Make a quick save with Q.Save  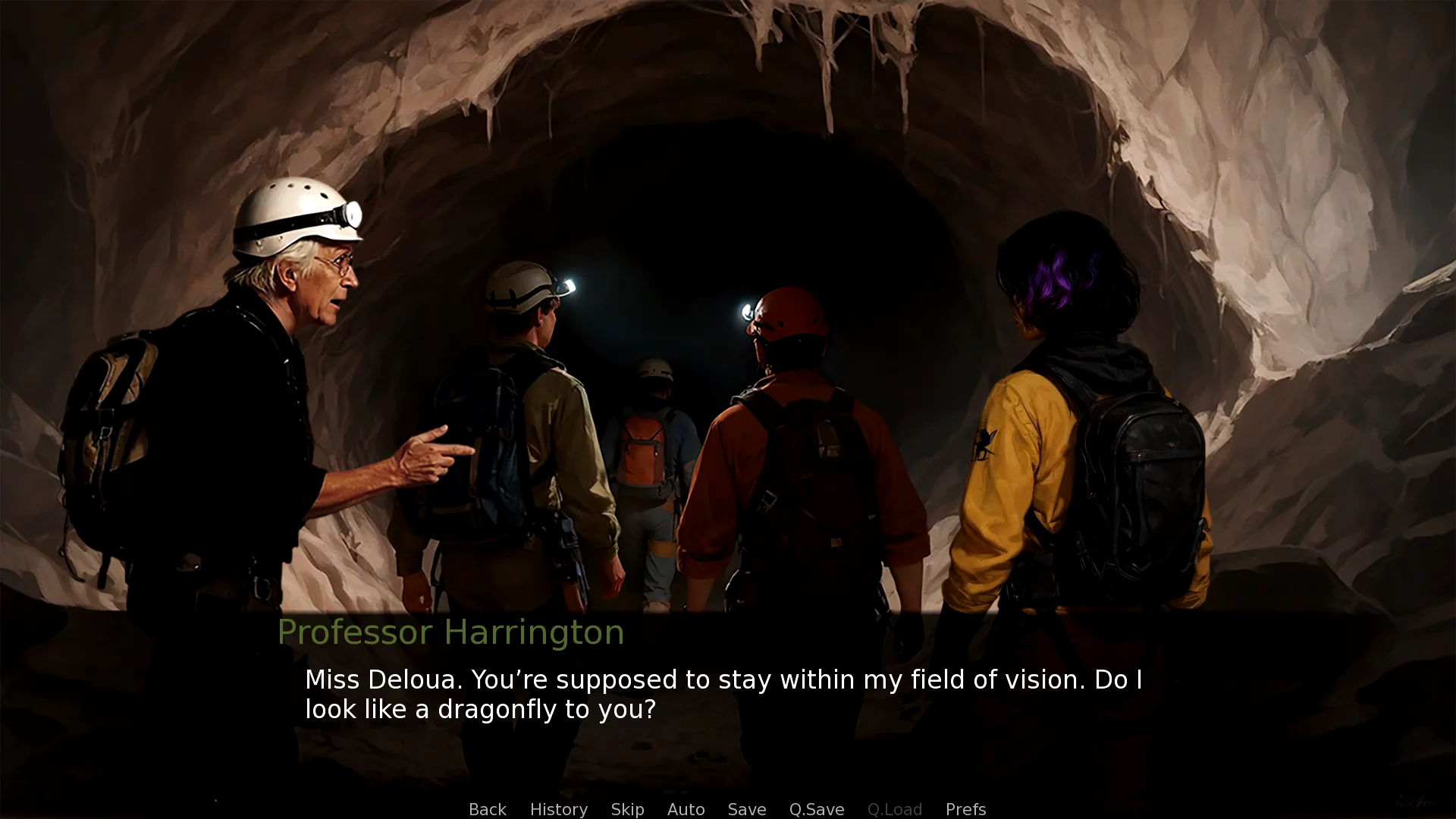point(816,809)
